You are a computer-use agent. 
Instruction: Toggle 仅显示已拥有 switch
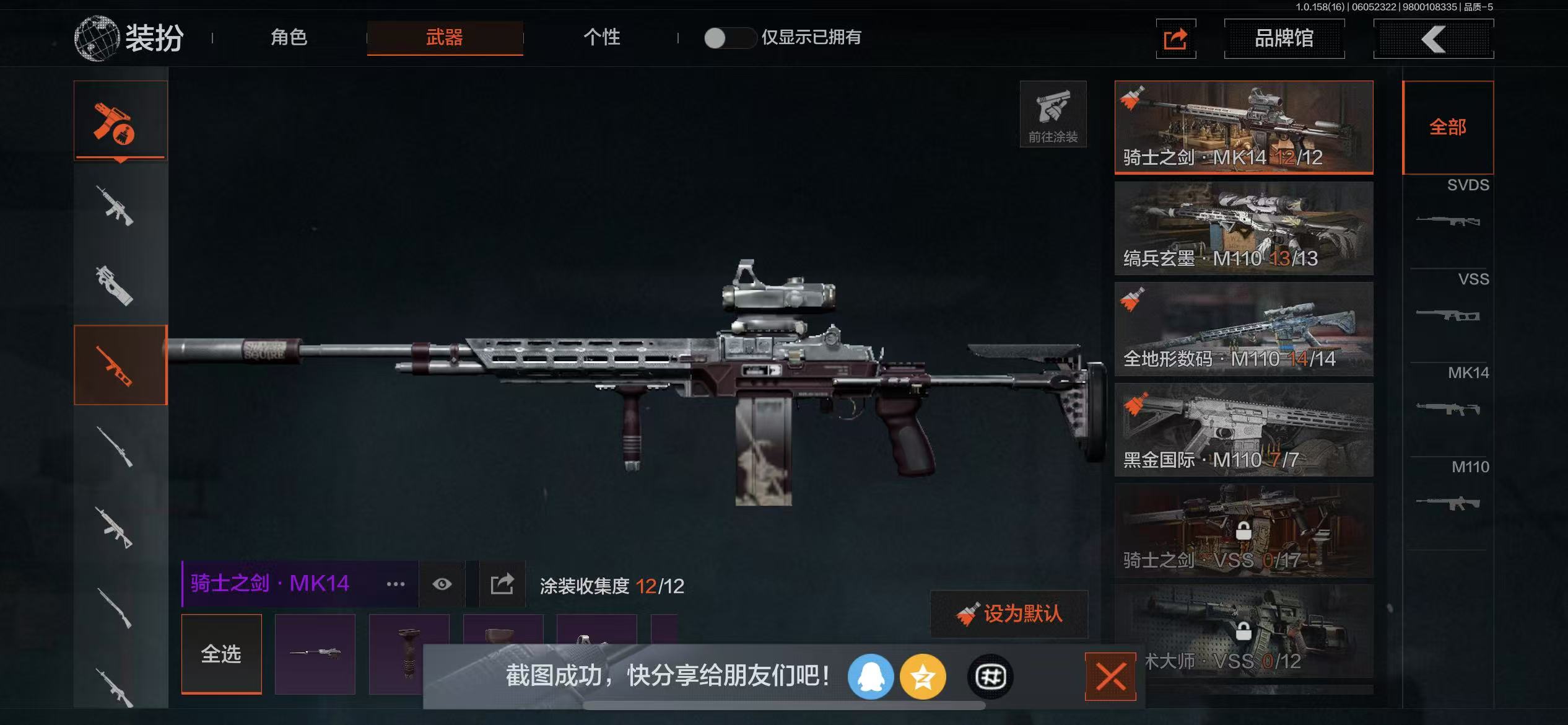pyautogui.click(x=729, y=38)
